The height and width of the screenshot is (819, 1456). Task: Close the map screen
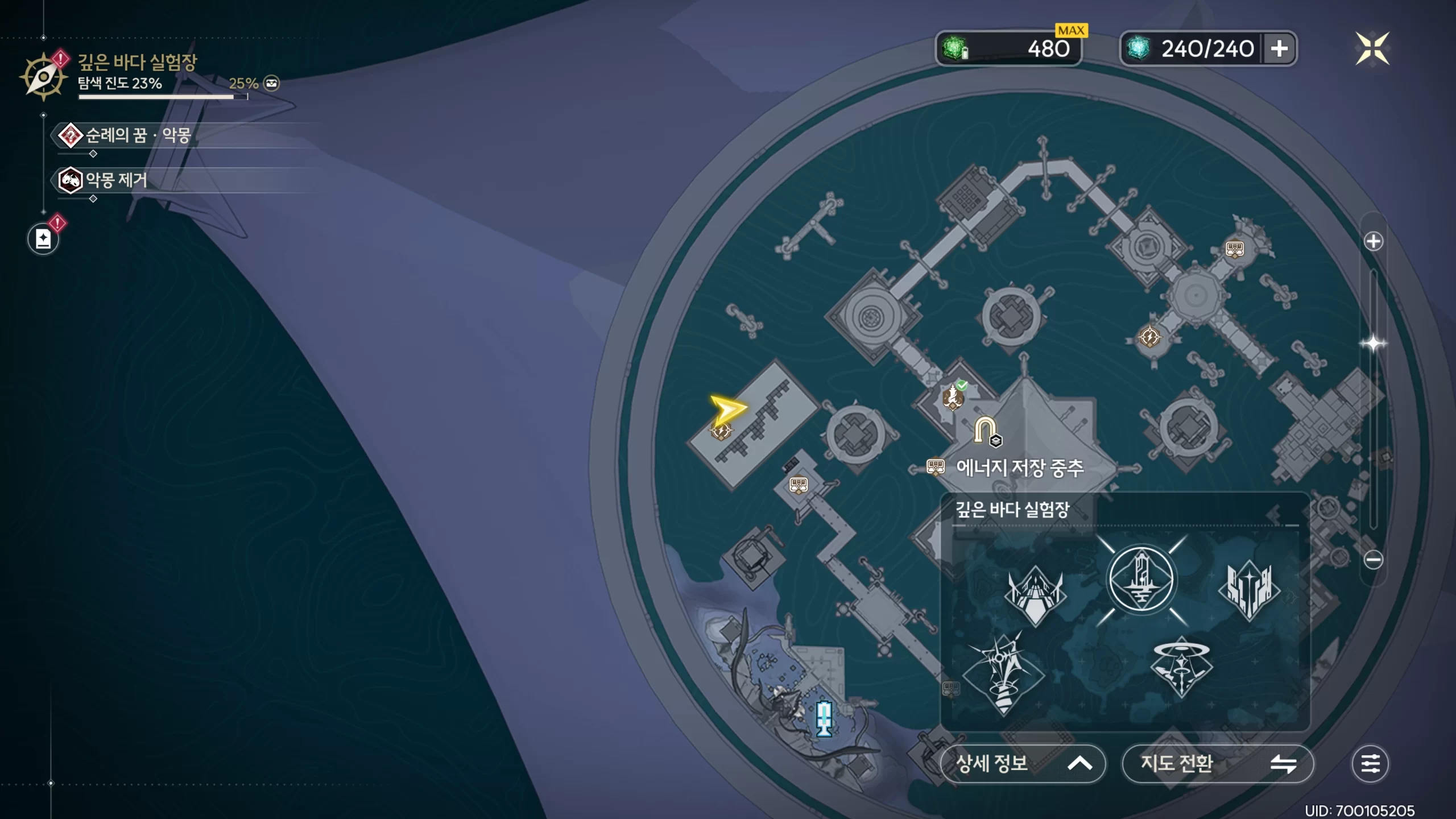point(1372,48)
